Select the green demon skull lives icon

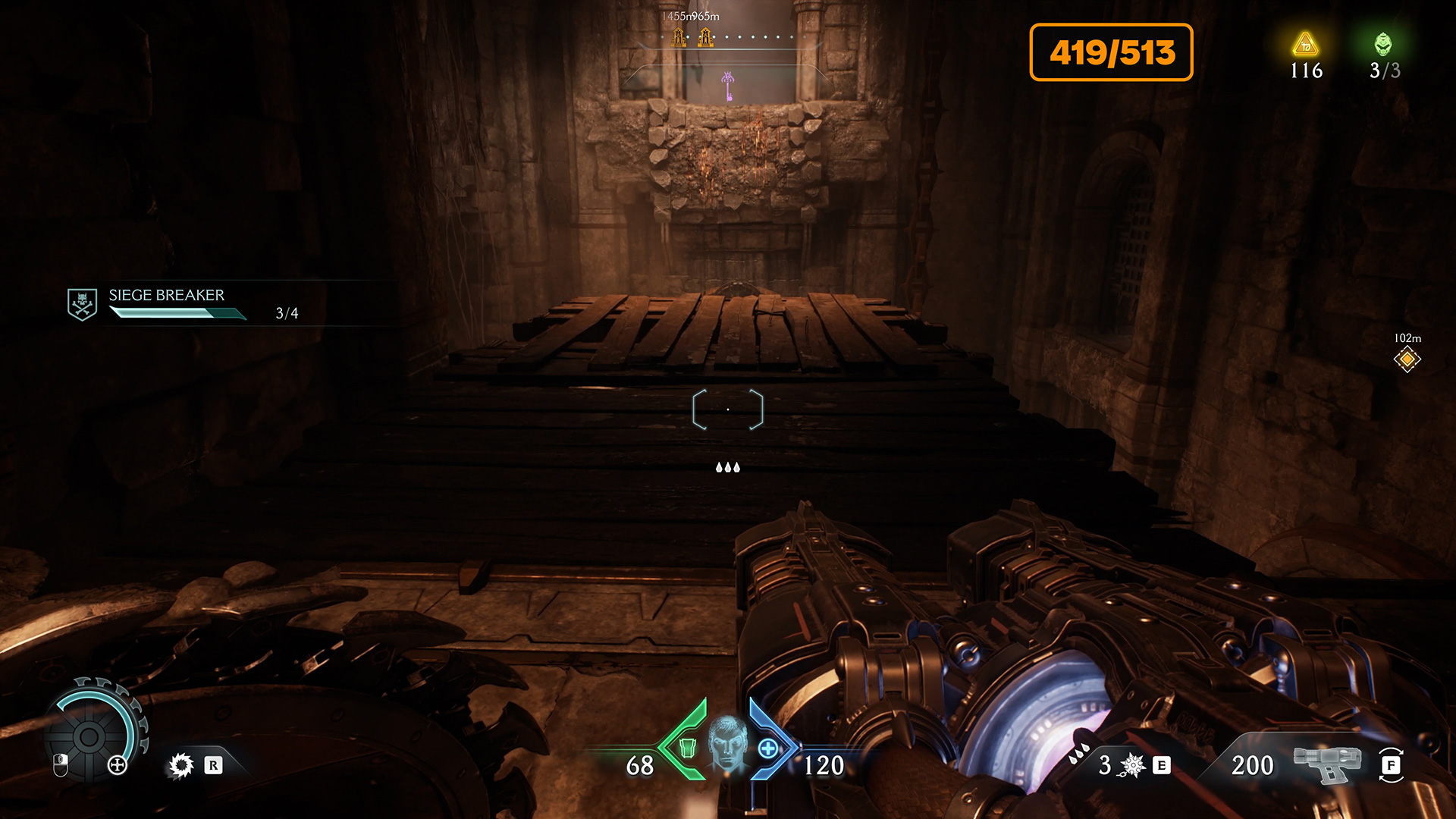[x=1383, y=44]
